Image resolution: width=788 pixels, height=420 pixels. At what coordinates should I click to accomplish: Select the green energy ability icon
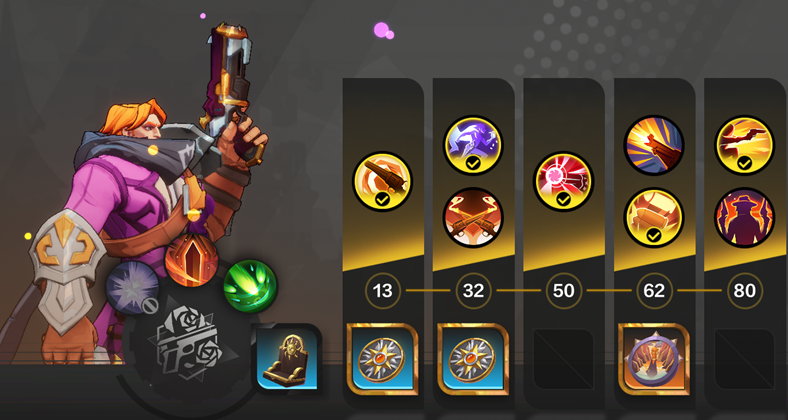point(249,283)
